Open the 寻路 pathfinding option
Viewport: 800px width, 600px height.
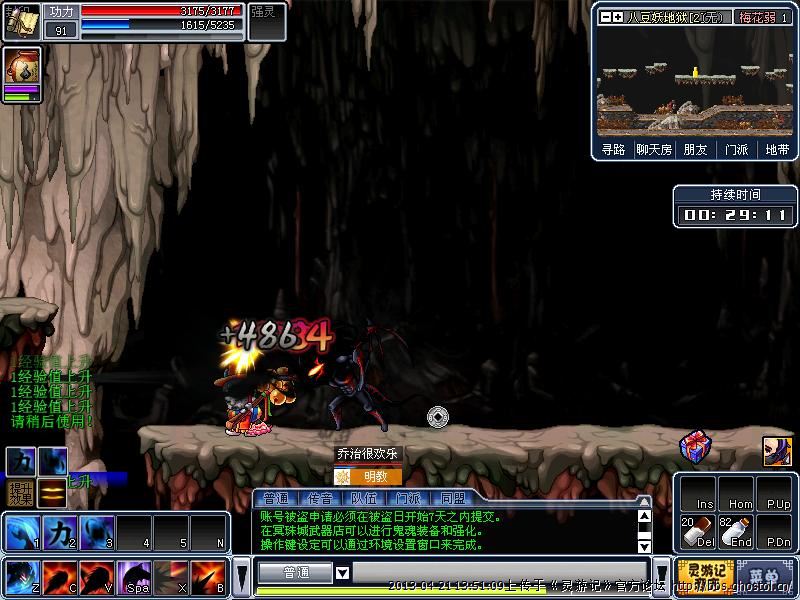coord(613,149)
